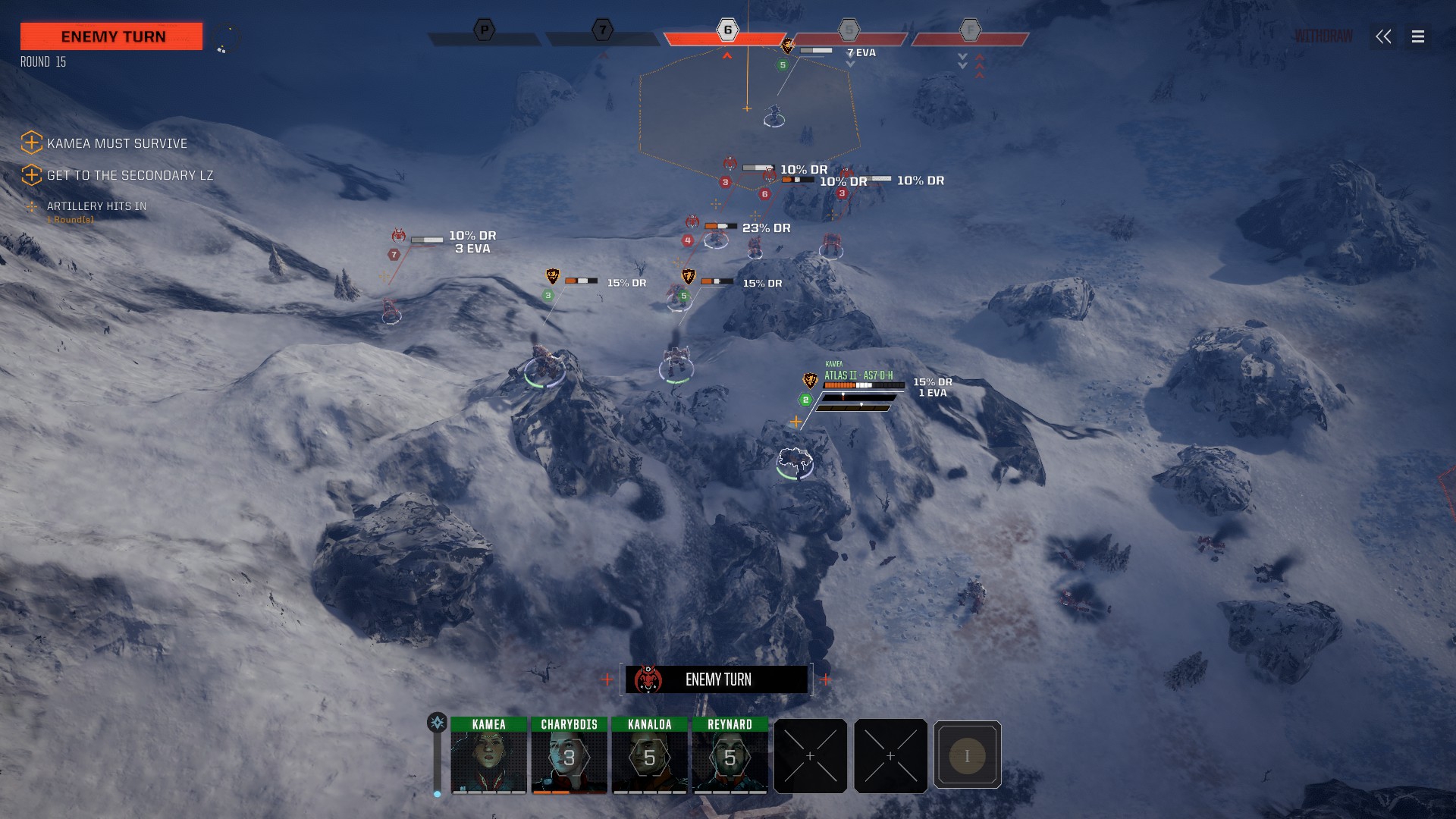Select Kamea's pilot portrait
The width and height of the screenshot is (1456, 819).
pyautogui.click(x=488, y=756)
